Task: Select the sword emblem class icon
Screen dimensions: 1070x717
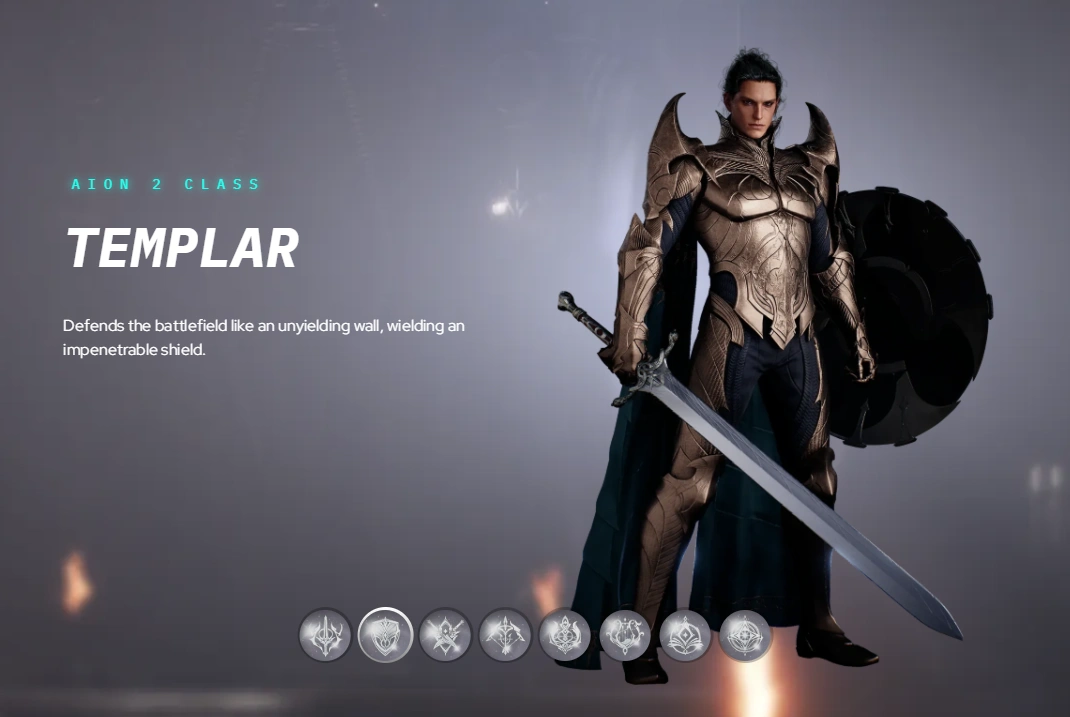Action: tap(325, 635)
